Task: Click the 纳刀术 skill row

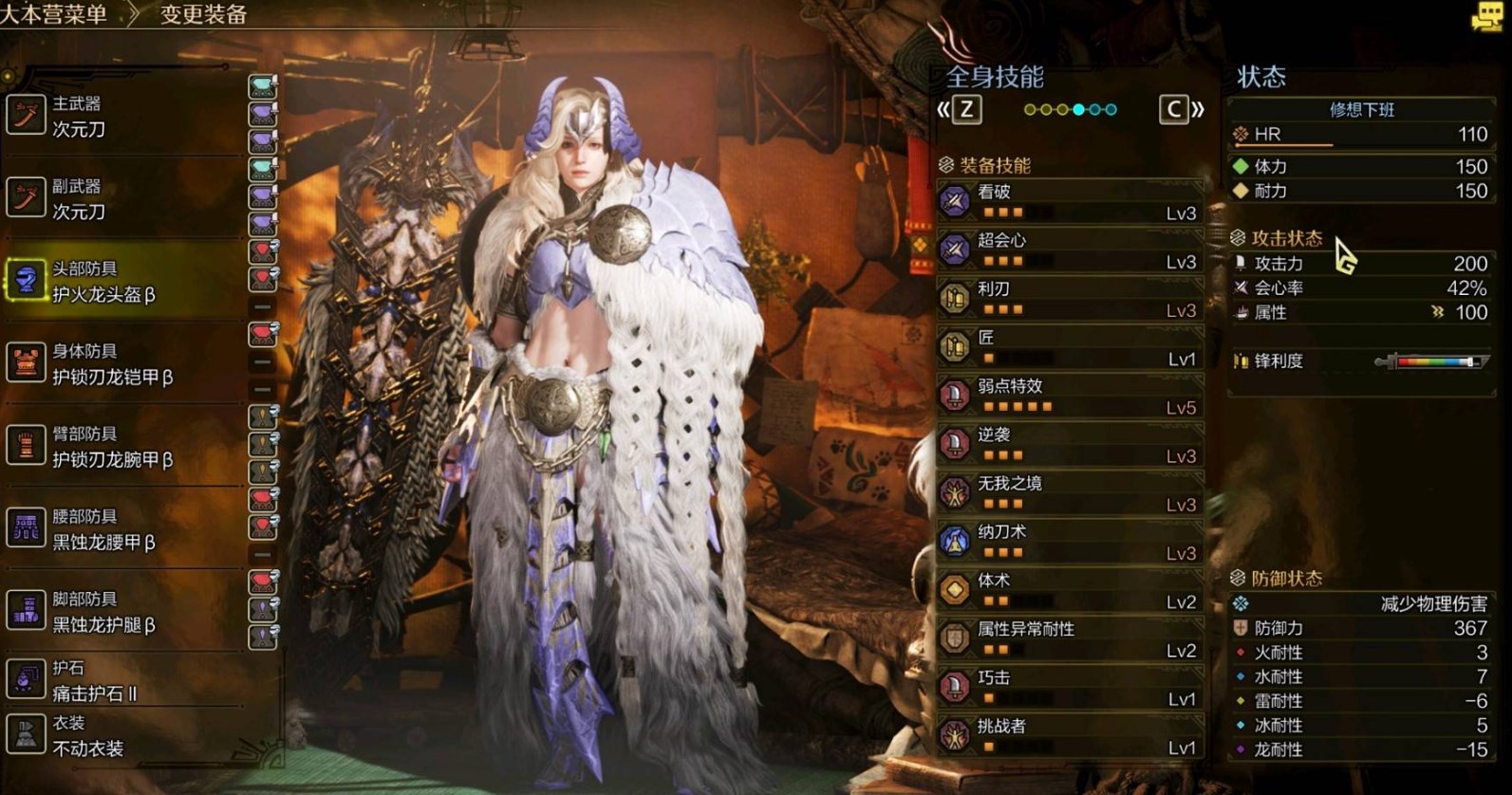Action: [1070, 541]
